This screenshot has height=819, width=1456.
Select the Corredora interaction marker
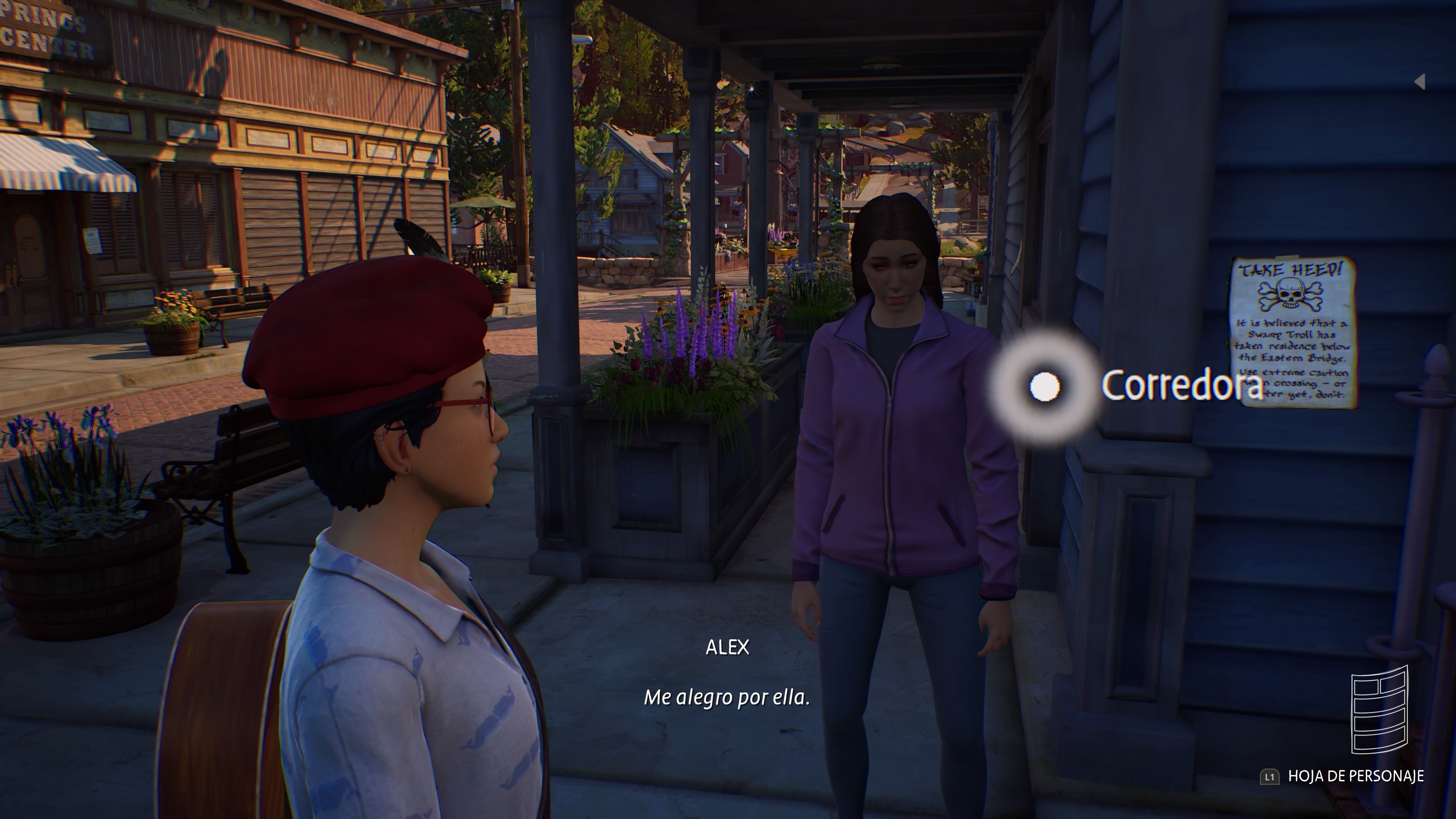click(x=1045, y=387)
